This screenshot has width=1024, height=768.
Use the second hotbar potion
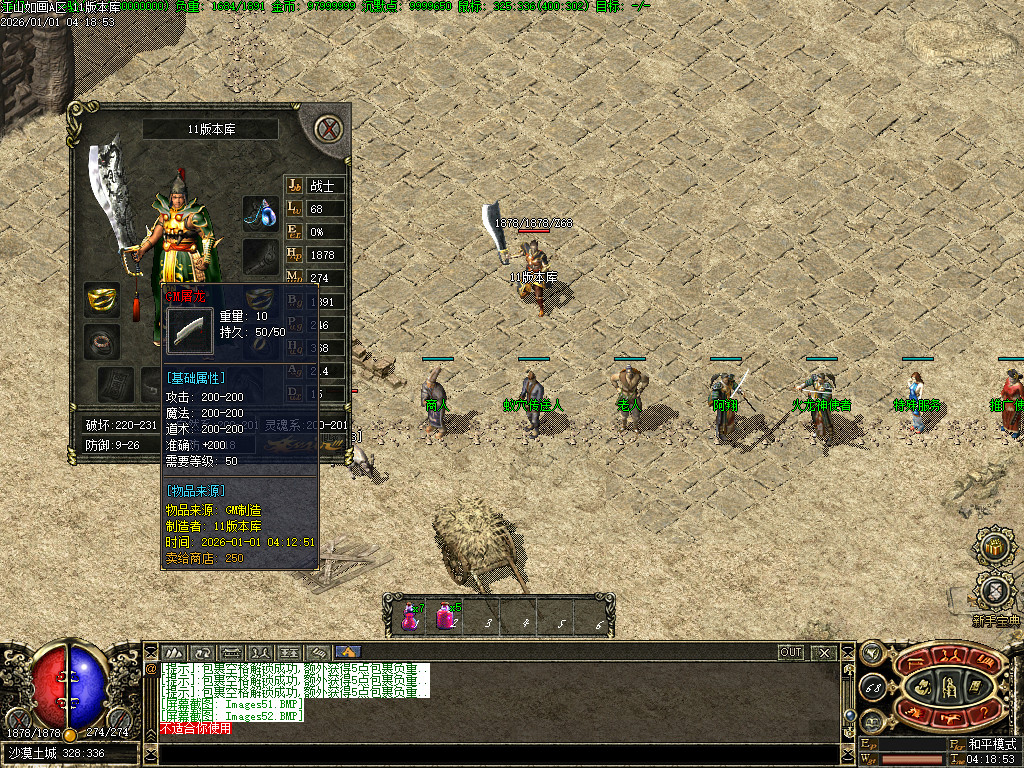coord(446,617)
